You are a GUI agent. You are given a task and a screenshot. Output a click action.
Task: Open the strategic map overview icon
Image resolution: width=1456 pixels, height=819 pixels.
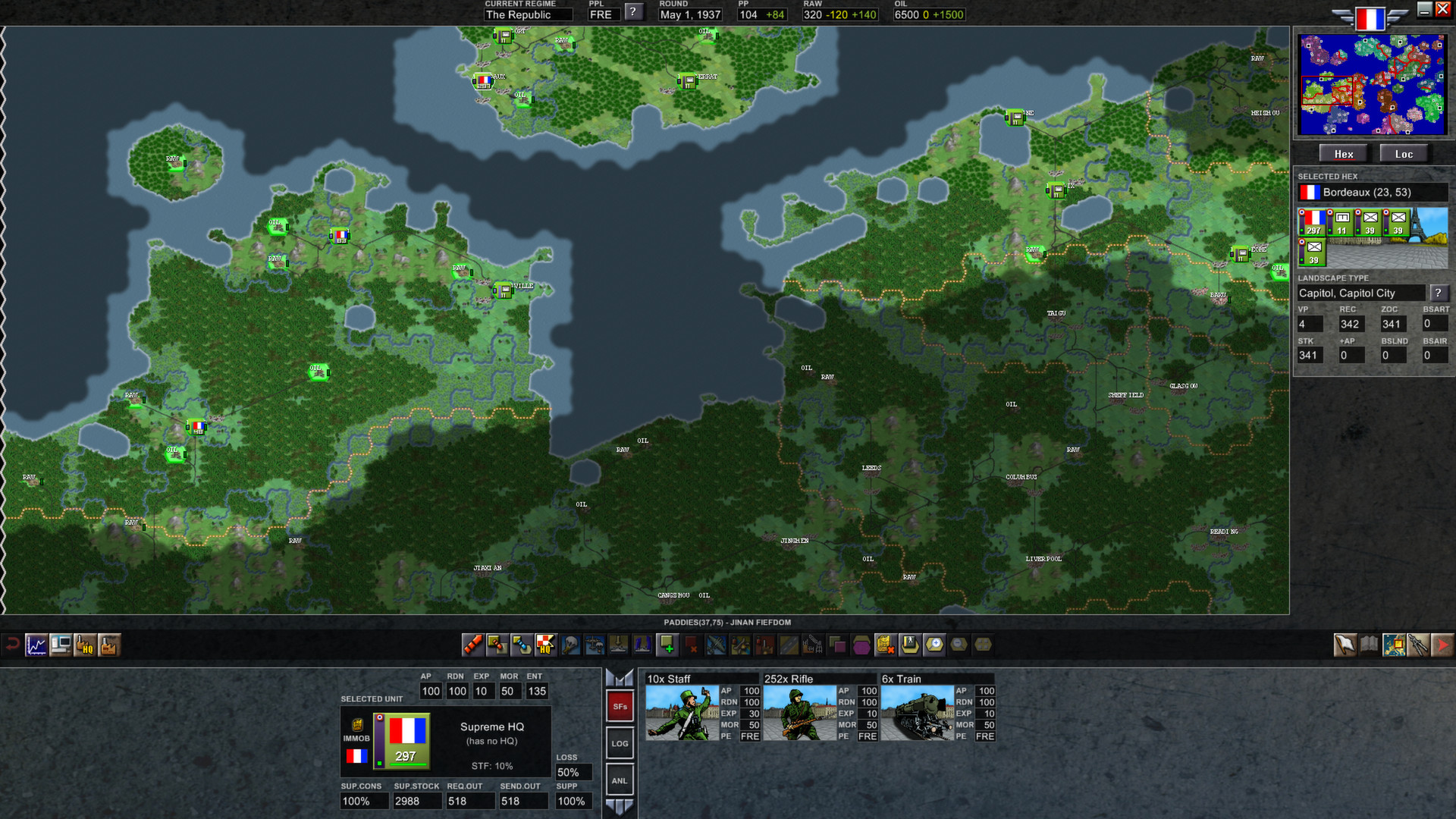tap(1394, 646)
